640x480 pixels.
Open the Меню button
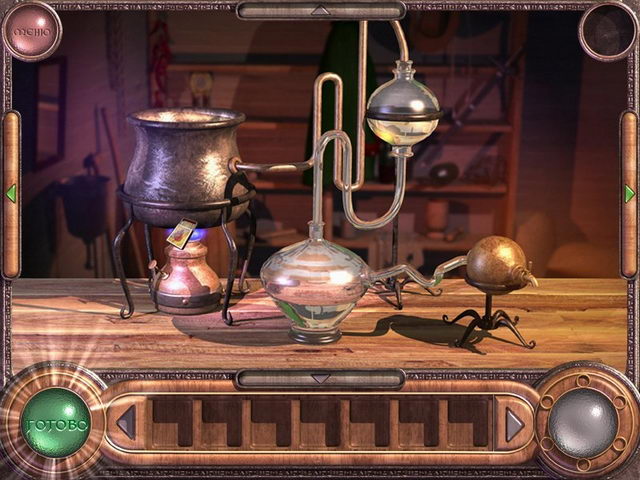click(30, 30)
